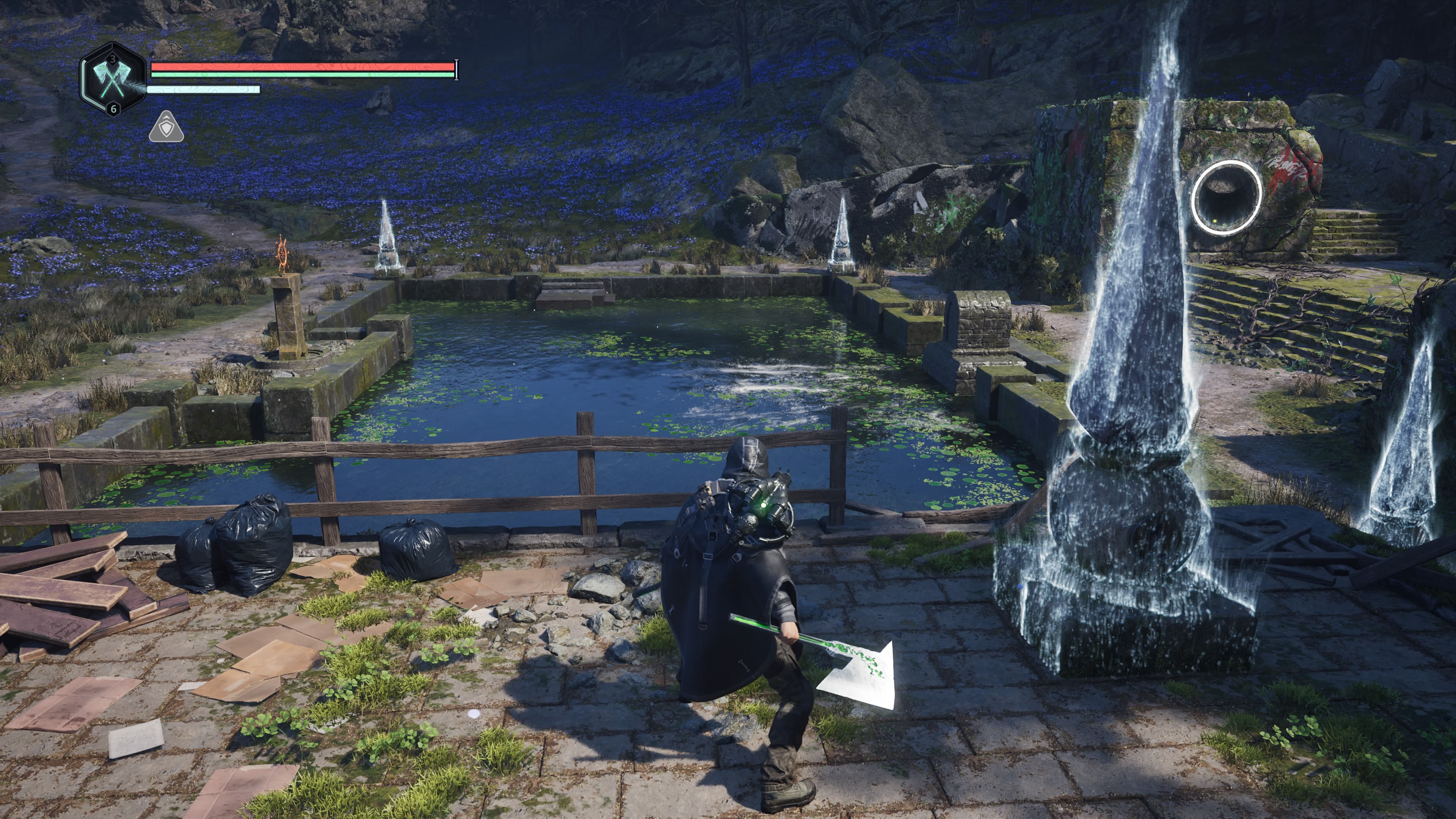This screenshot has width=1456, height=819.
Task: Click the white circular target reticle
Action: 1226,196
